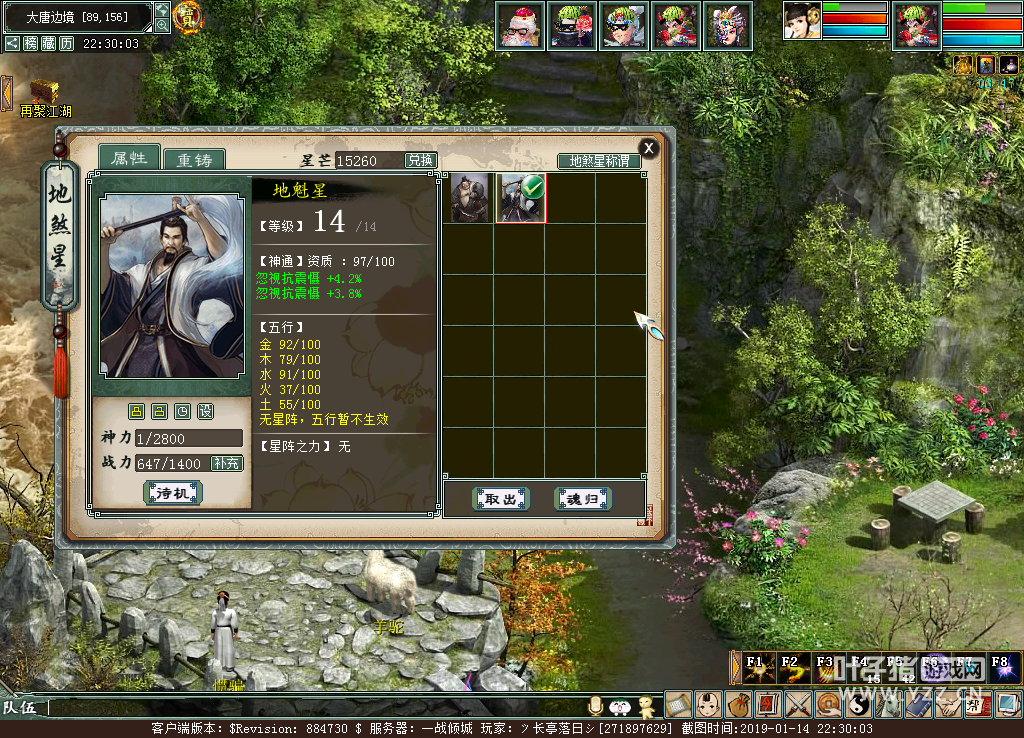Click the 兑换 button beside 星芒

(x=420, y=160)
